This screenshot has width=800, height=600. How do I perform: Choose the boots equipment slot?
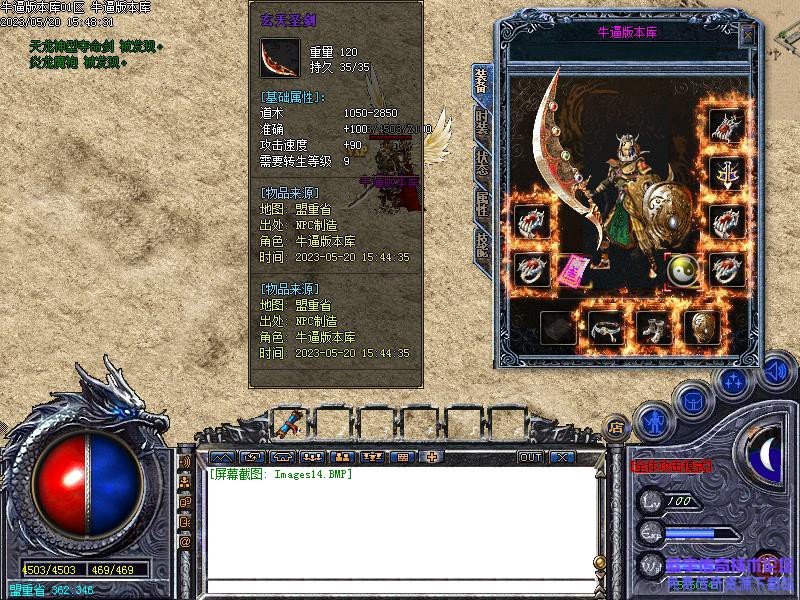pyautogui.click(x=654, y=327)
